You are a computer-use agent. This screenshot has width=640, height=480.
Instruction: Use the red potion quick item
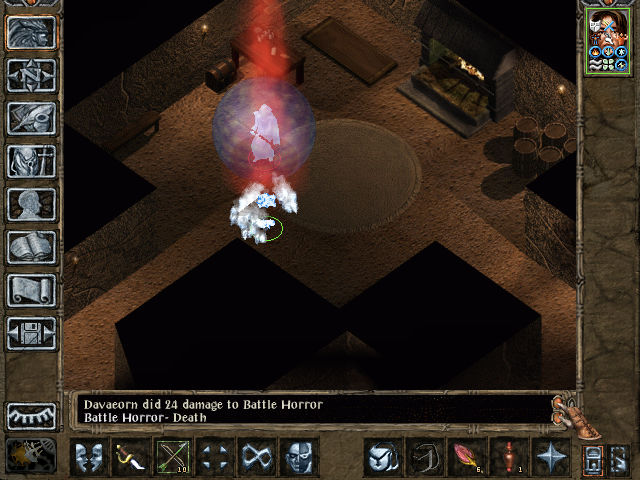[508, 457]
